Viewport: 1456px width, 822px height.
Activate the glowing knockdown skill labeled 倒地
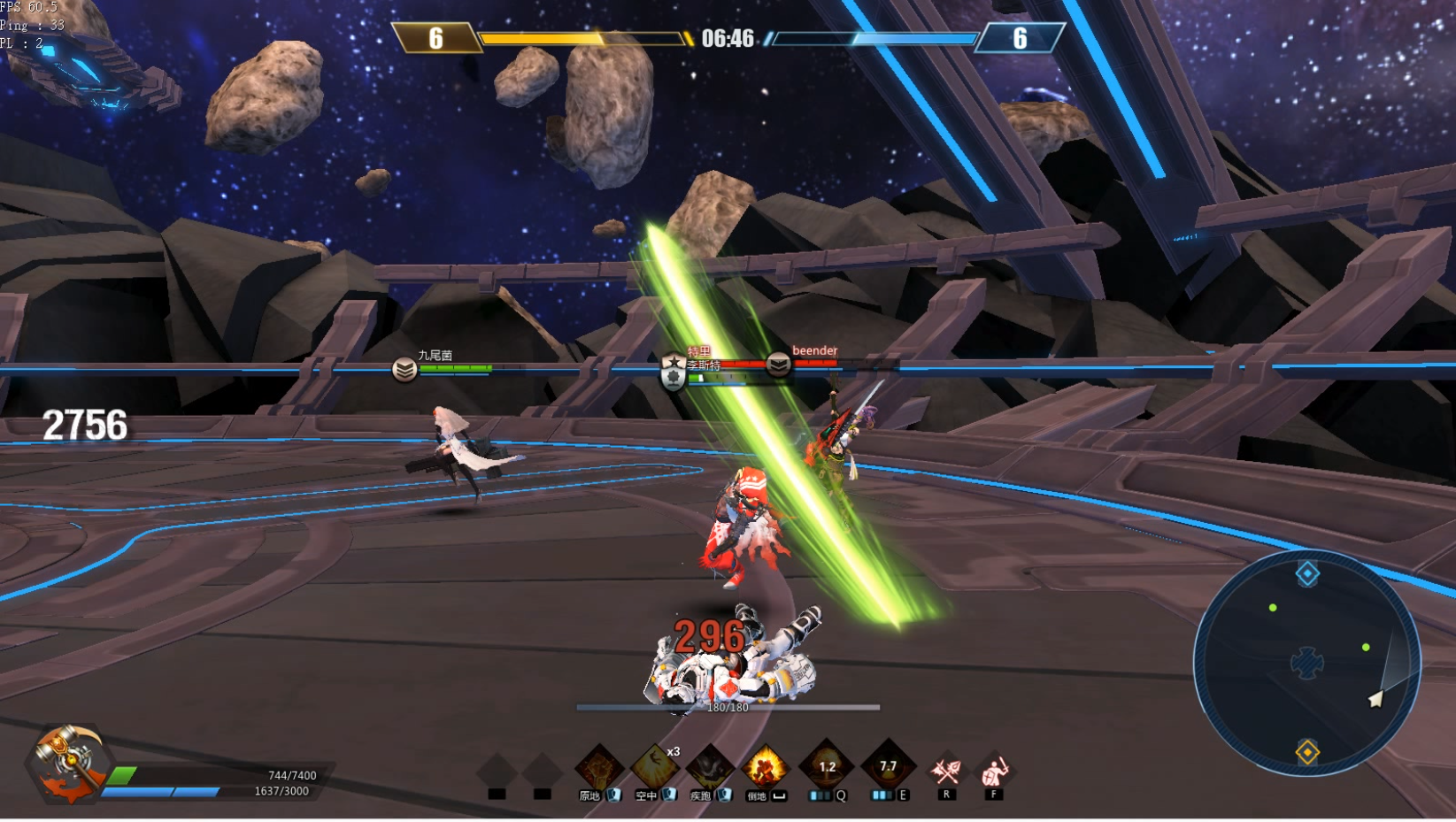(766, 766)
